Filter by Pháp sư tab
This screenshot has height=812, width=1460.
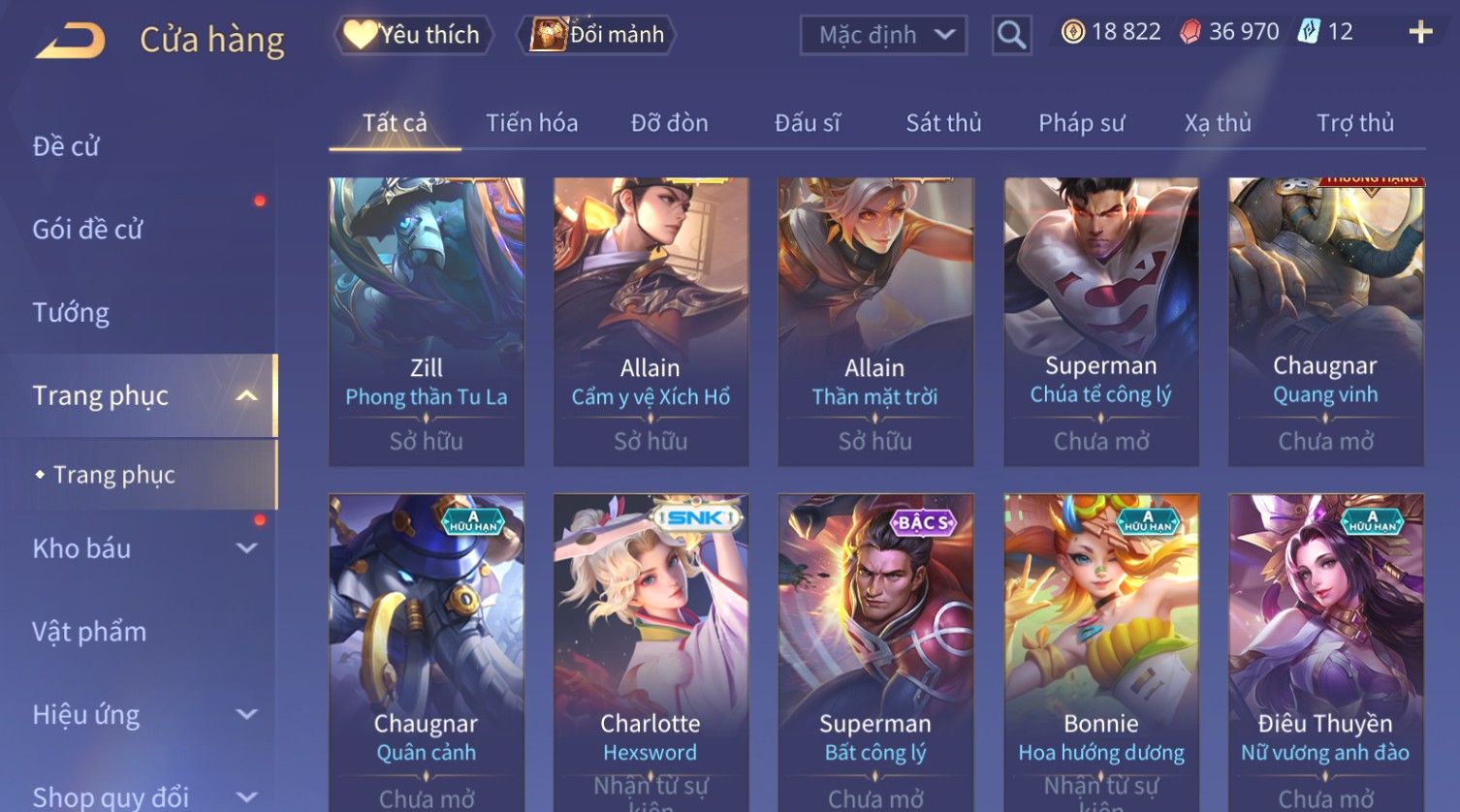(1081, 123)
